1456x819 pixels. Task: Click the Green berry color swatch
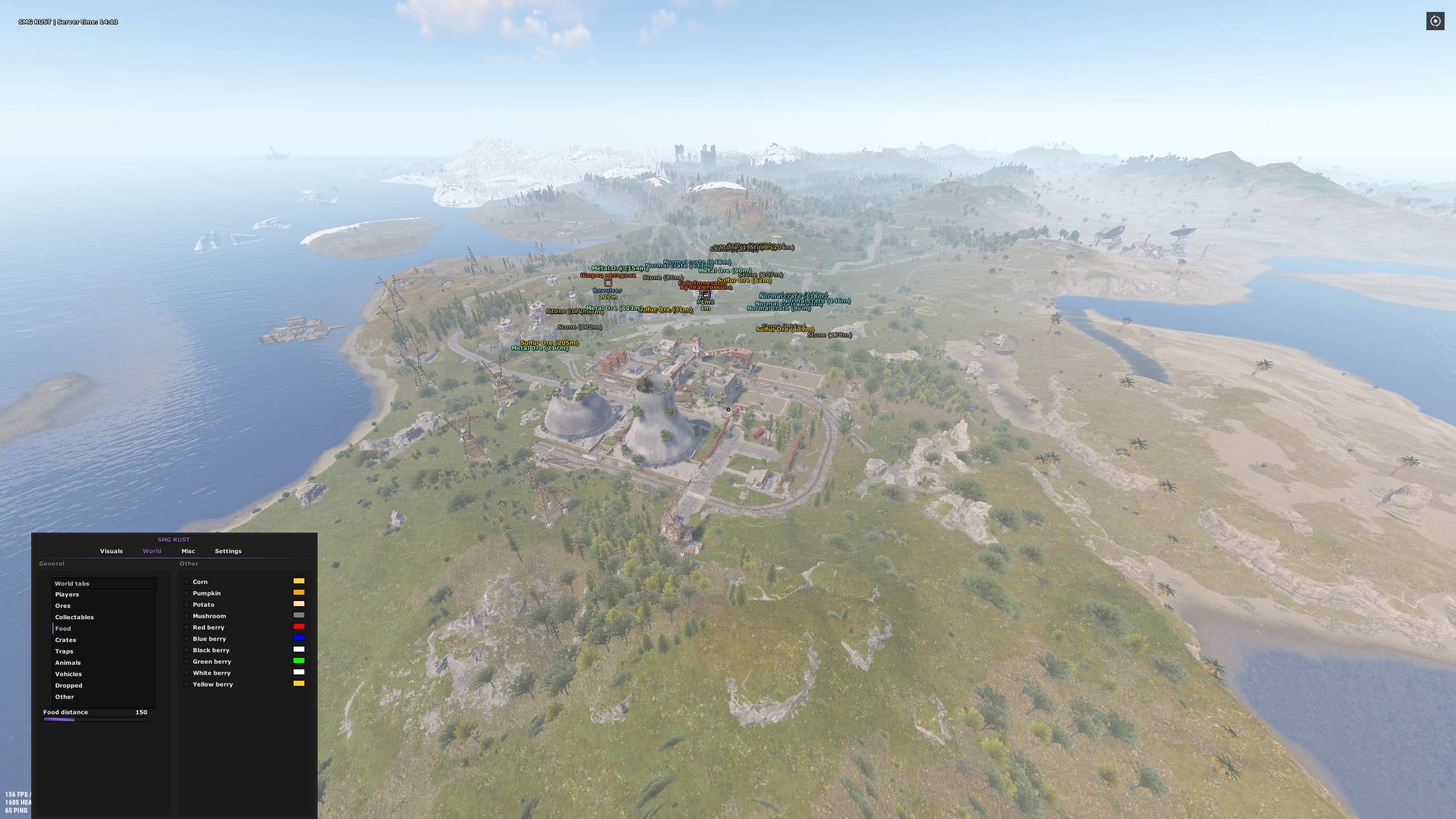coord(299,661)
